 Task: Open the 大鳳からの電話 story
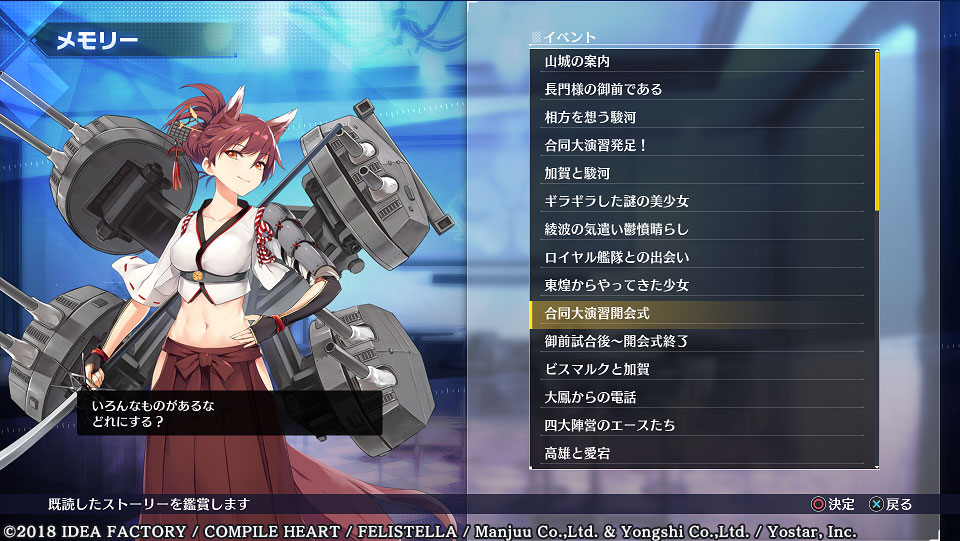(702, 397)
